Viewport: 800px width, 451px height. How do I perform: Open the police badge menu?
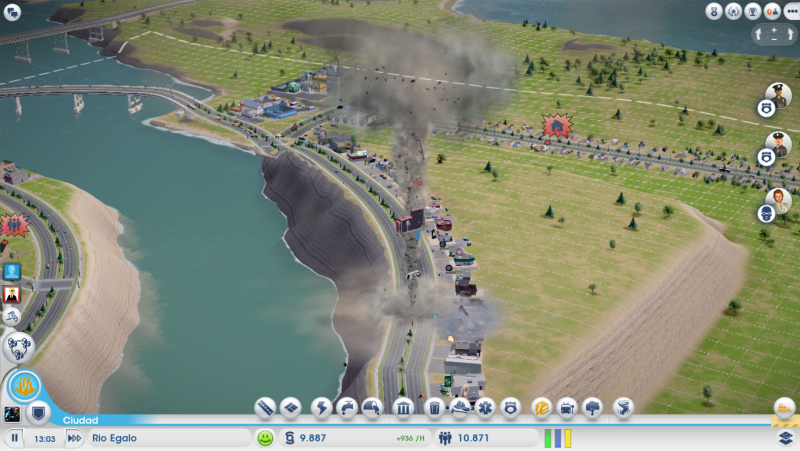coord(511,408)
